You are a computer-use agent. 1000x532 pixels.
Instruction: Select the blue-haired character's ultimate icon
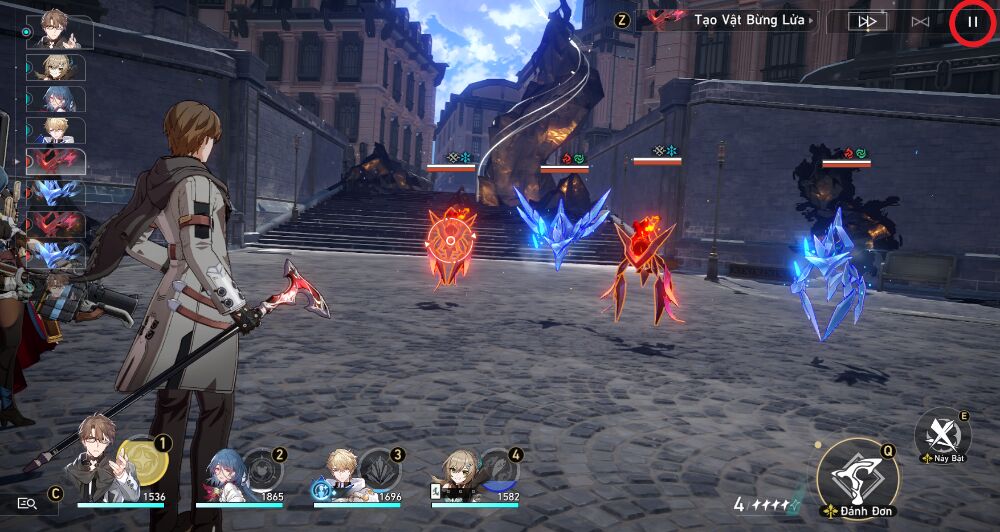[x=263, y=469]
